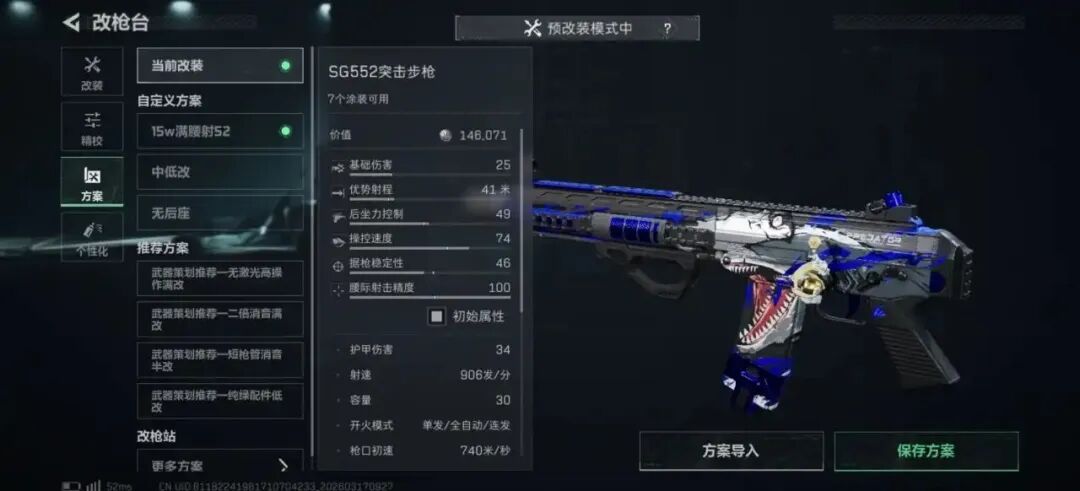Viewport: 1080px width, 491px height.
Task: Expand 更多方案 in the gunsmith station
Action: 220,465
